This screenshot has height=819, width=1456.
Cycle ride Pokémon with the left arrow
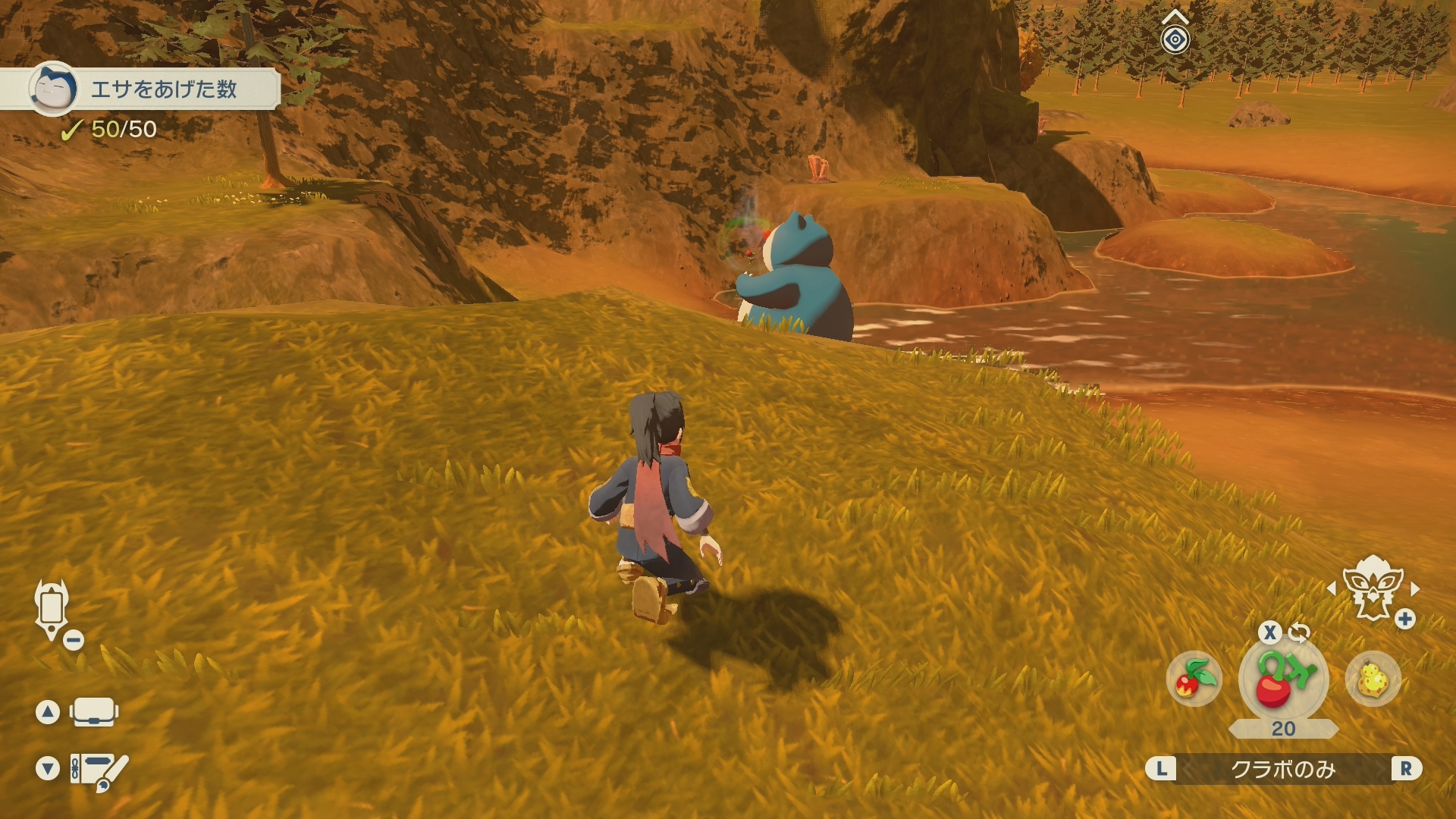[1331, 588]
